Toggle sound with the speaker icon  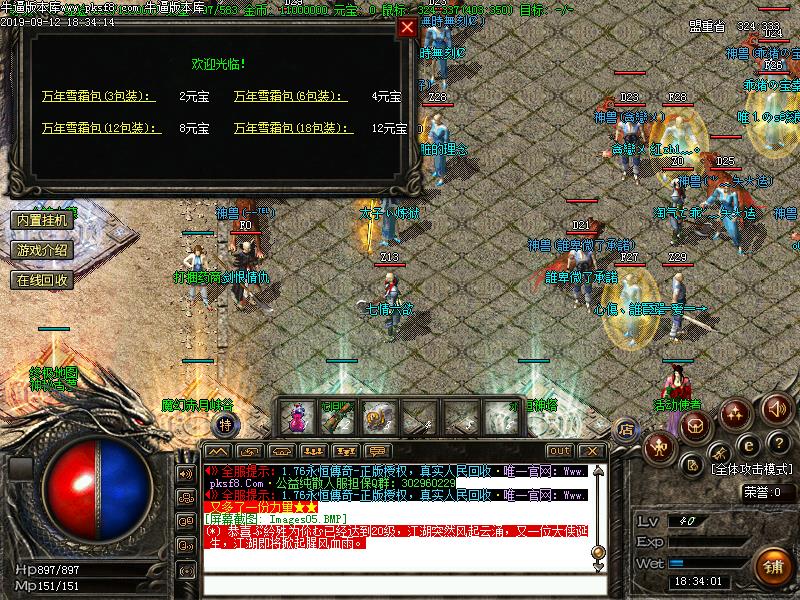(777, 408)
